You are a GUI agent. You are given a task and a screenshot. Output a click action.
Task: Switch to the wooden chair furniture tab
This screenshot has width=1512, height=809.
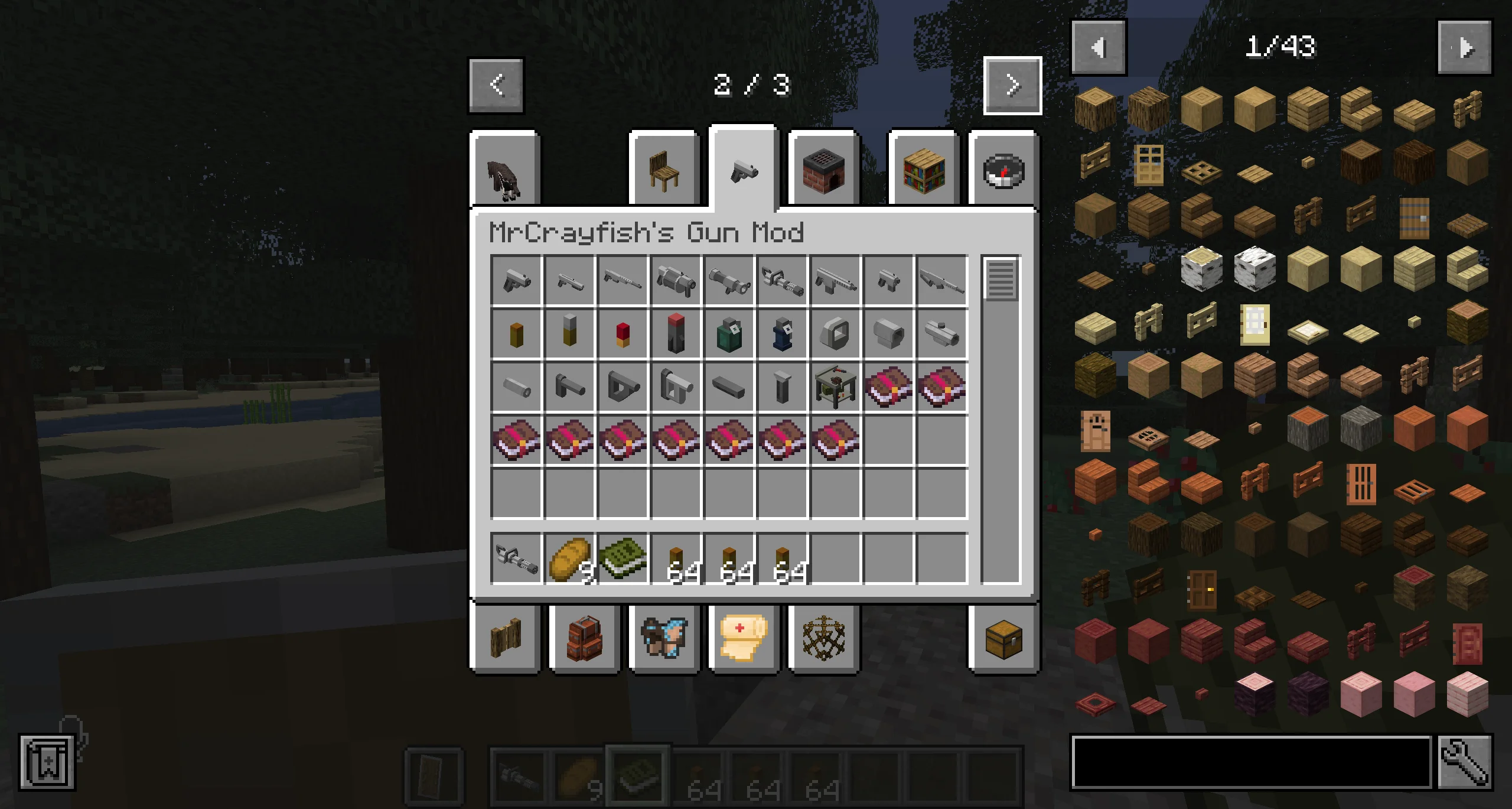(664, 170)
